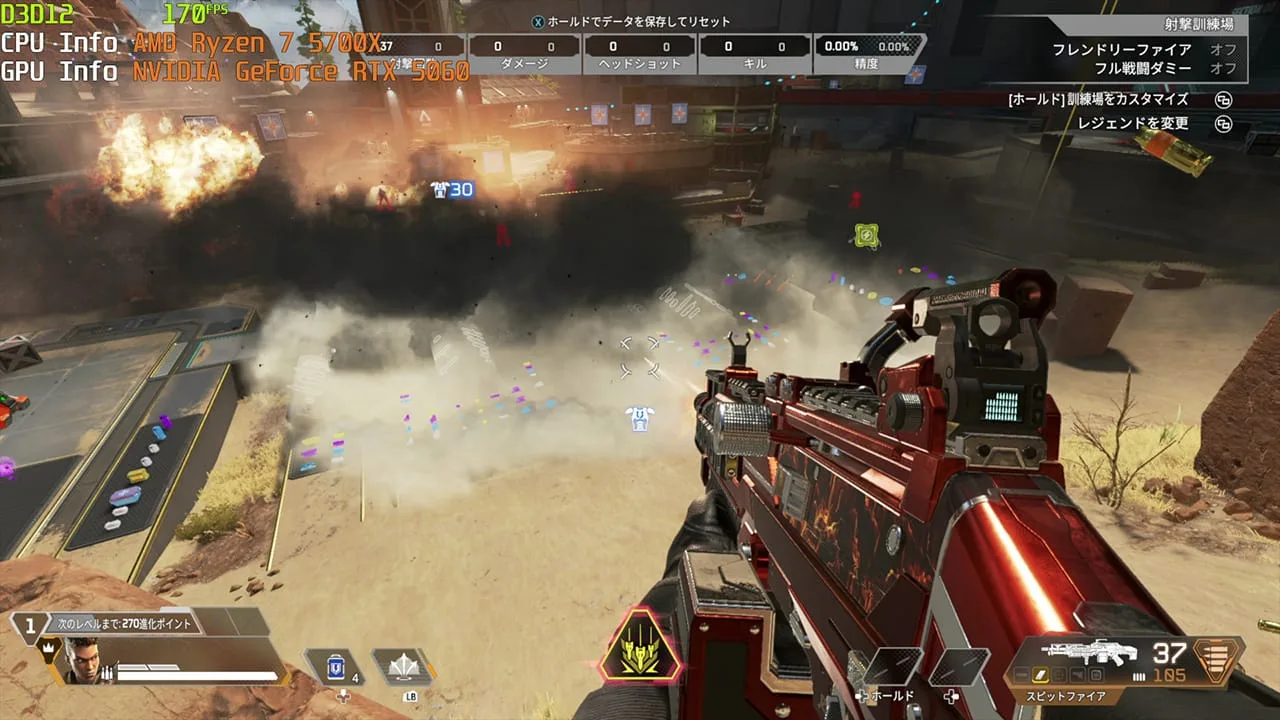Toggle the フル戦闘ダミー setting
This screenshot has height=720, width=1280.
tap(1144, 68)
